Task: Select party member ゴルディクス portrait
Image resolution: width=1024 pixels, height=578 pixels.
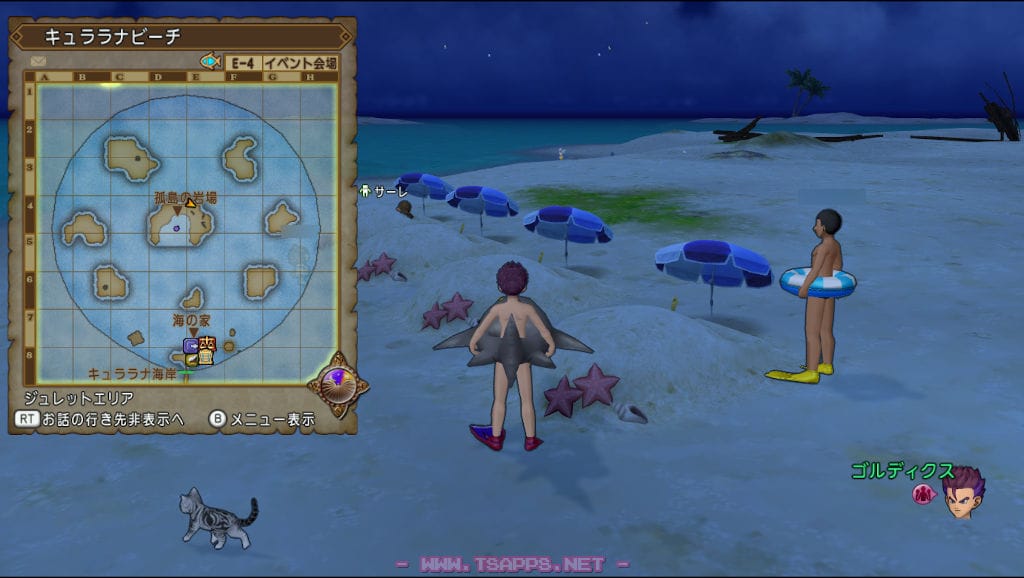Action: pos(962,493)
